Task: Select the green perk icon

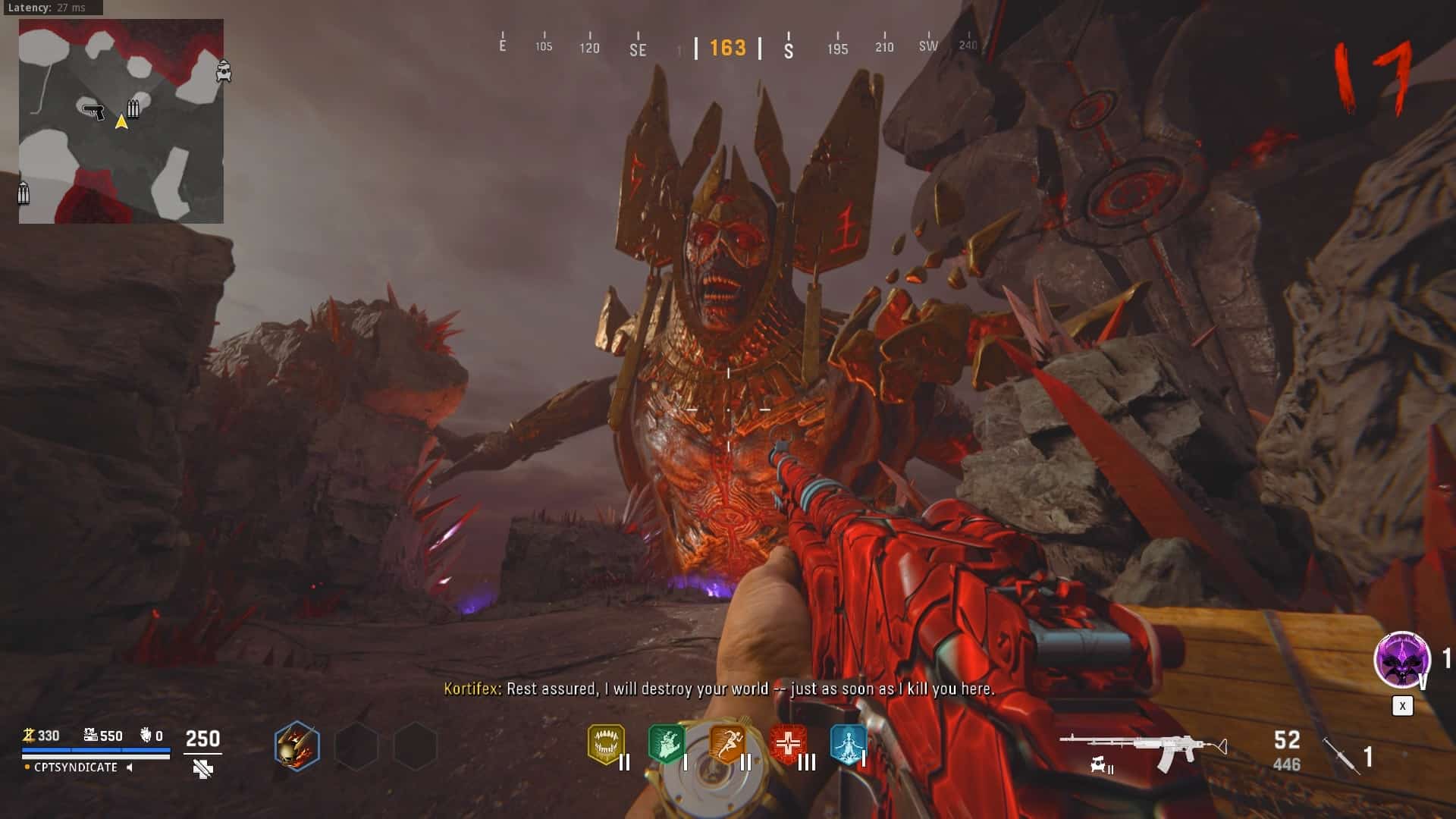Action: pos(666,744)
